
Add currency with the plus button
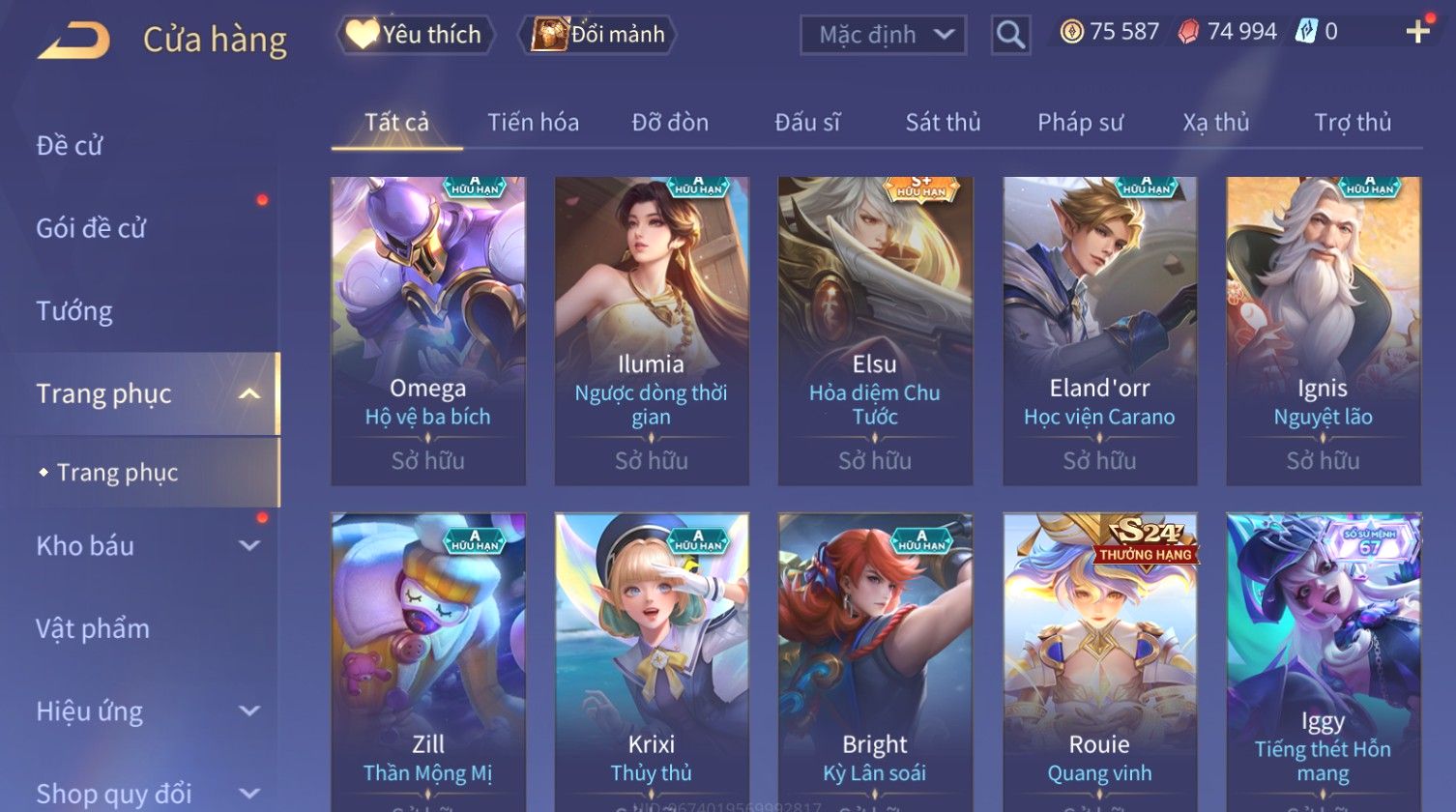[1417, 32]
